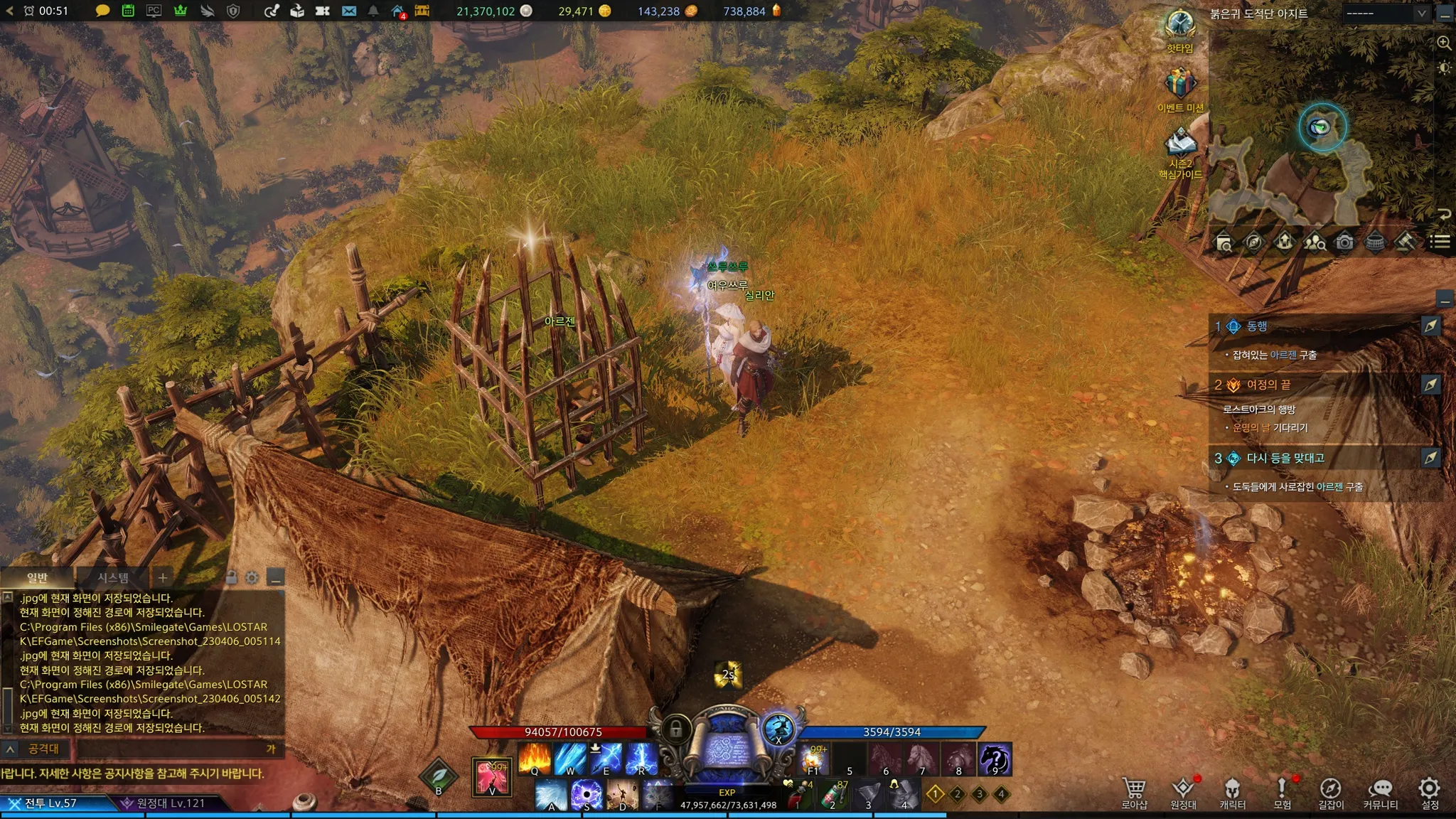Open the chat settings gear icon
The height and width of the screenshot is (819, 1456).
(252, 577)
